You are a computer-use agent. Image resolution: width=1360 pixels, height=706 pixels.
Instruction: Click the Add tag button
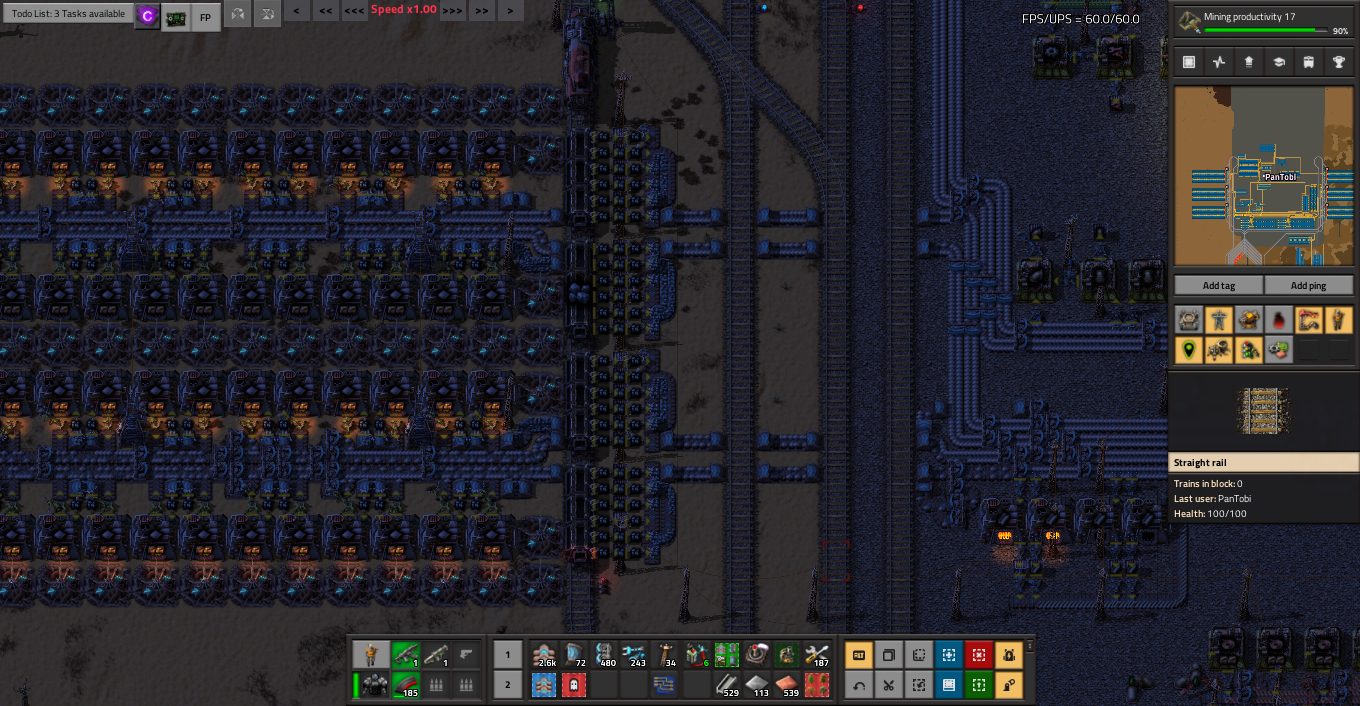pos(1218,285)
